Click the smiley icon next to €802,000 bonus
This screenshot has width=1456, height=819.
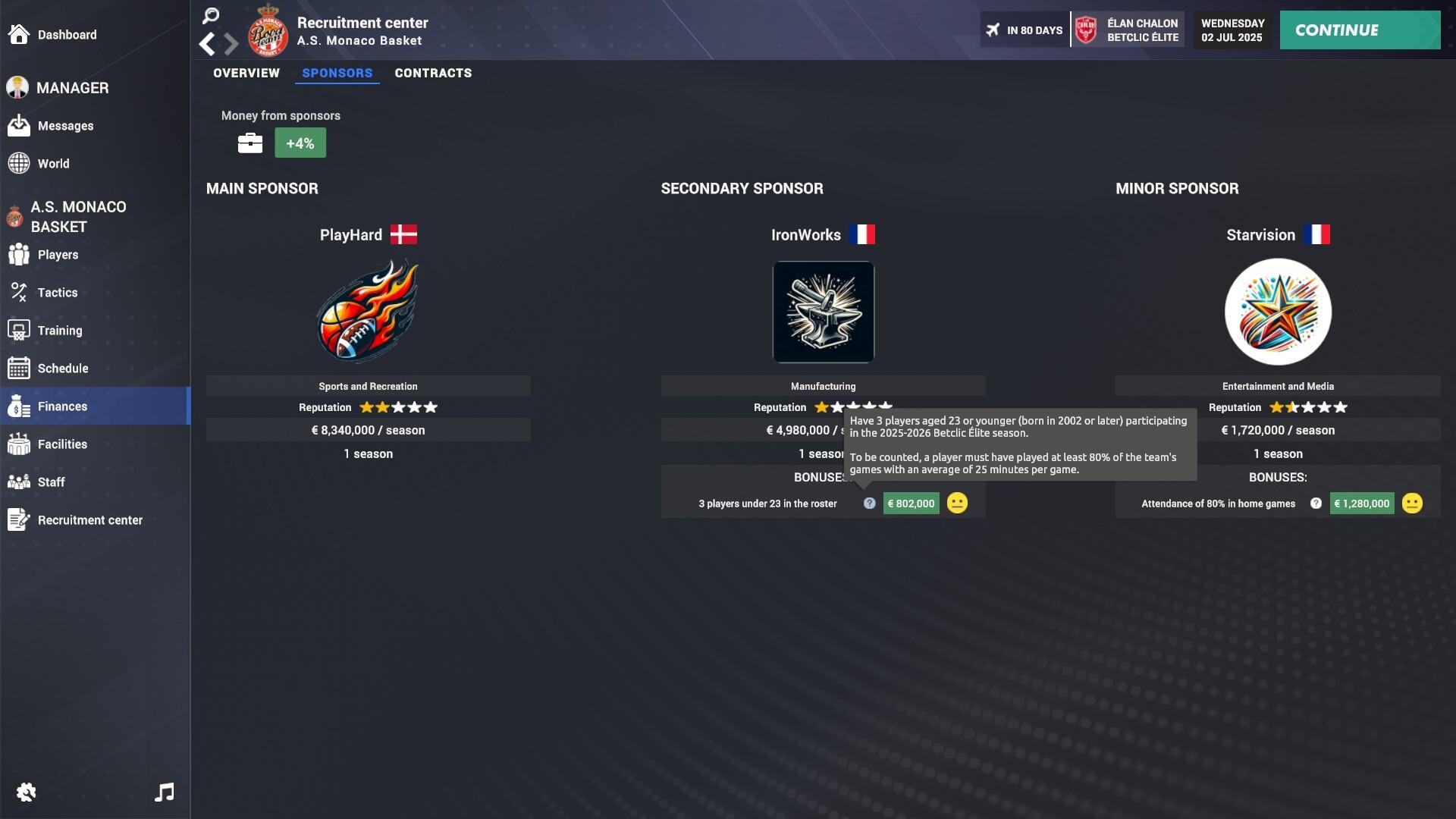pos(957,503)
